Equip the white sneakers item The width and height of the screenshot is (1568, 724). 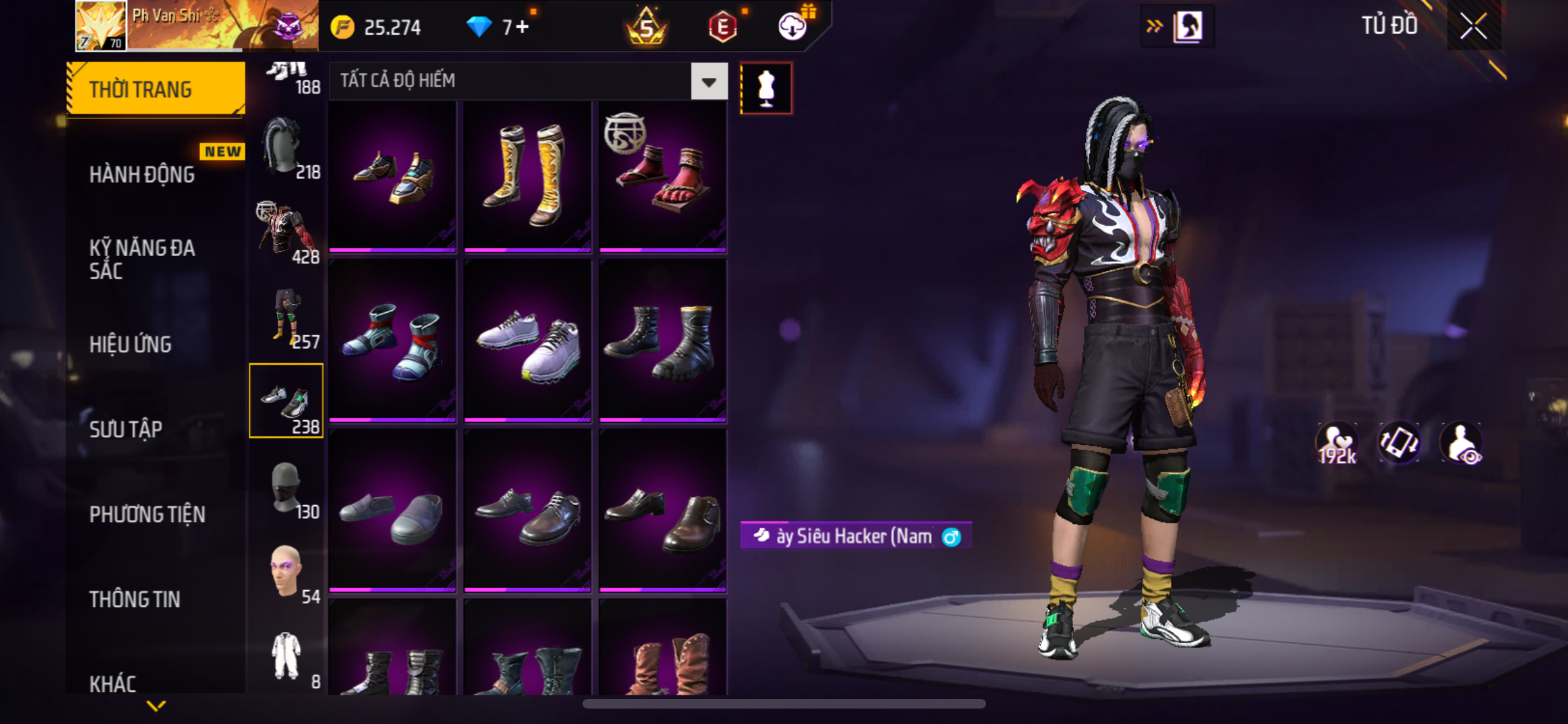click(x=527, y=341)
